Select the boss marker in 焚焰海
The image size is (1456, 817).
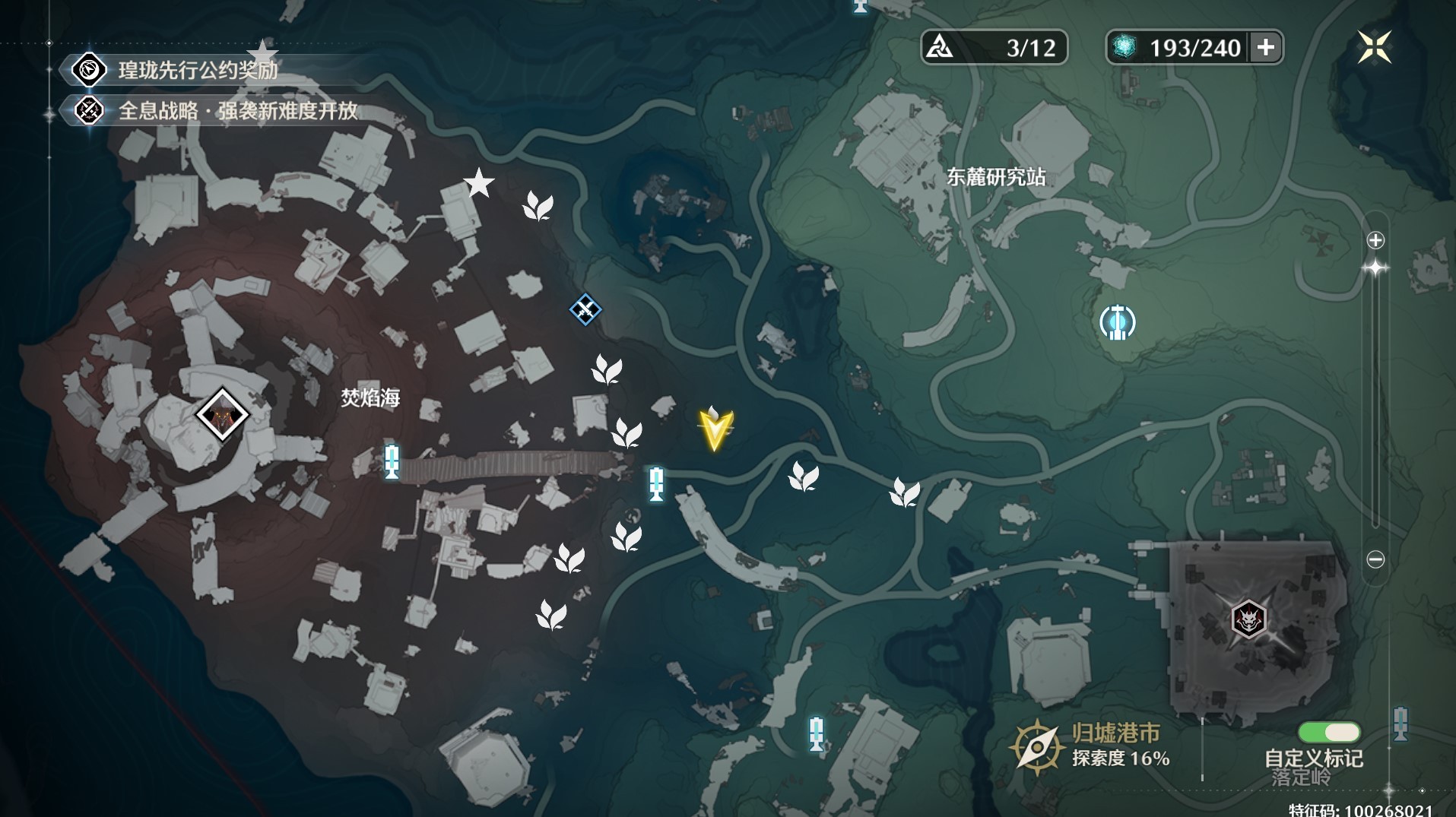pyautogui.click(x=222, y=414)
